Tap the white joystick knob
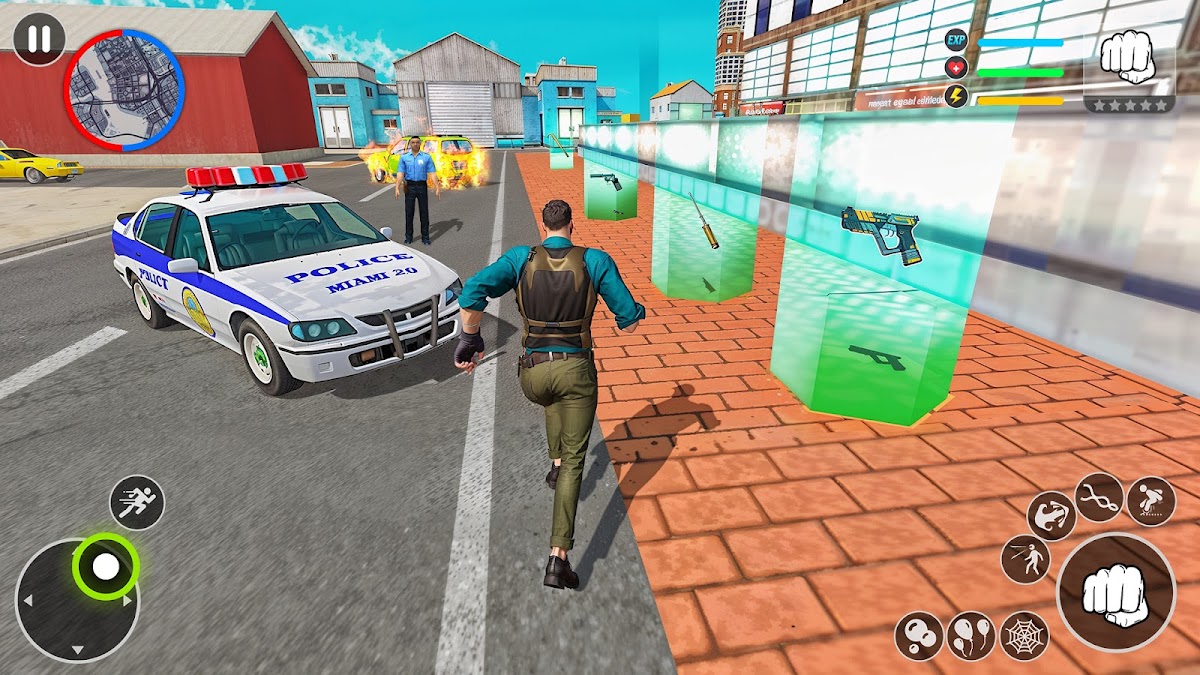The height and width of the screenshot is (675, 1200). (105, 567)
